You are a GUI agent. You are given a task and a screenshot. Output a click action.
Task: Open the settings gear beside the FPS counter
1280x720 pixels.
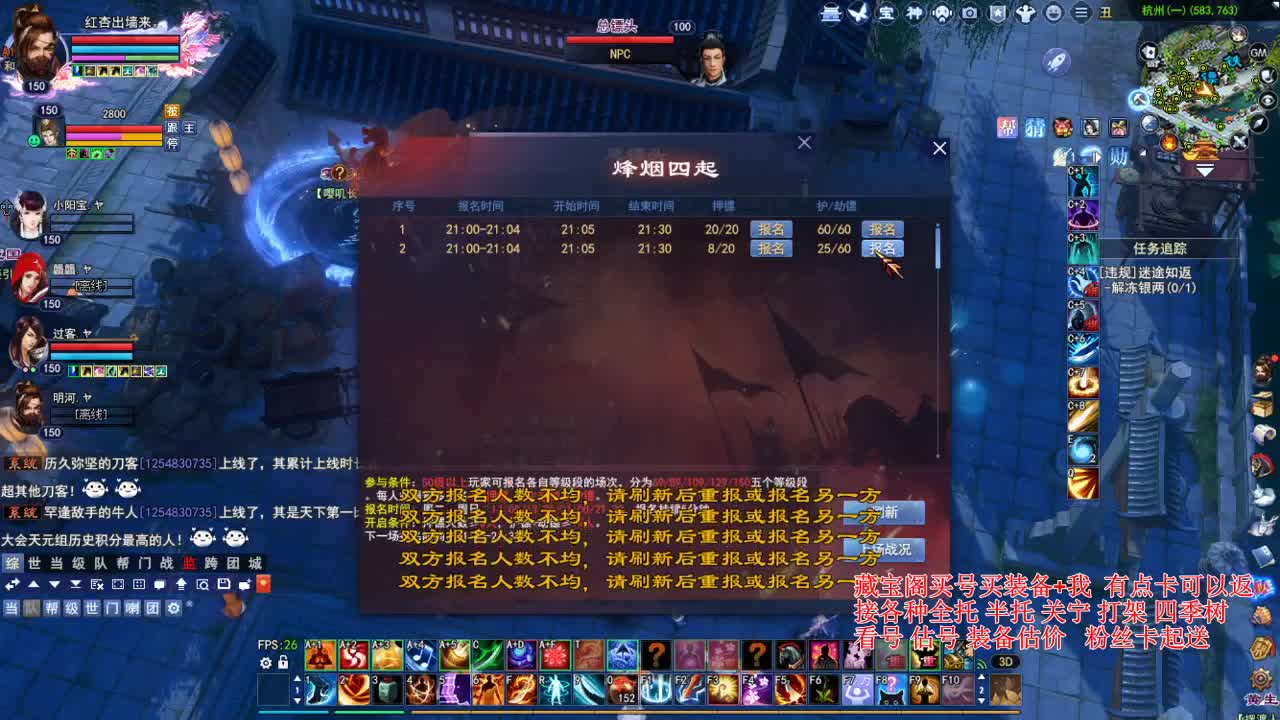pyautogui.click(x=266, y=662)
